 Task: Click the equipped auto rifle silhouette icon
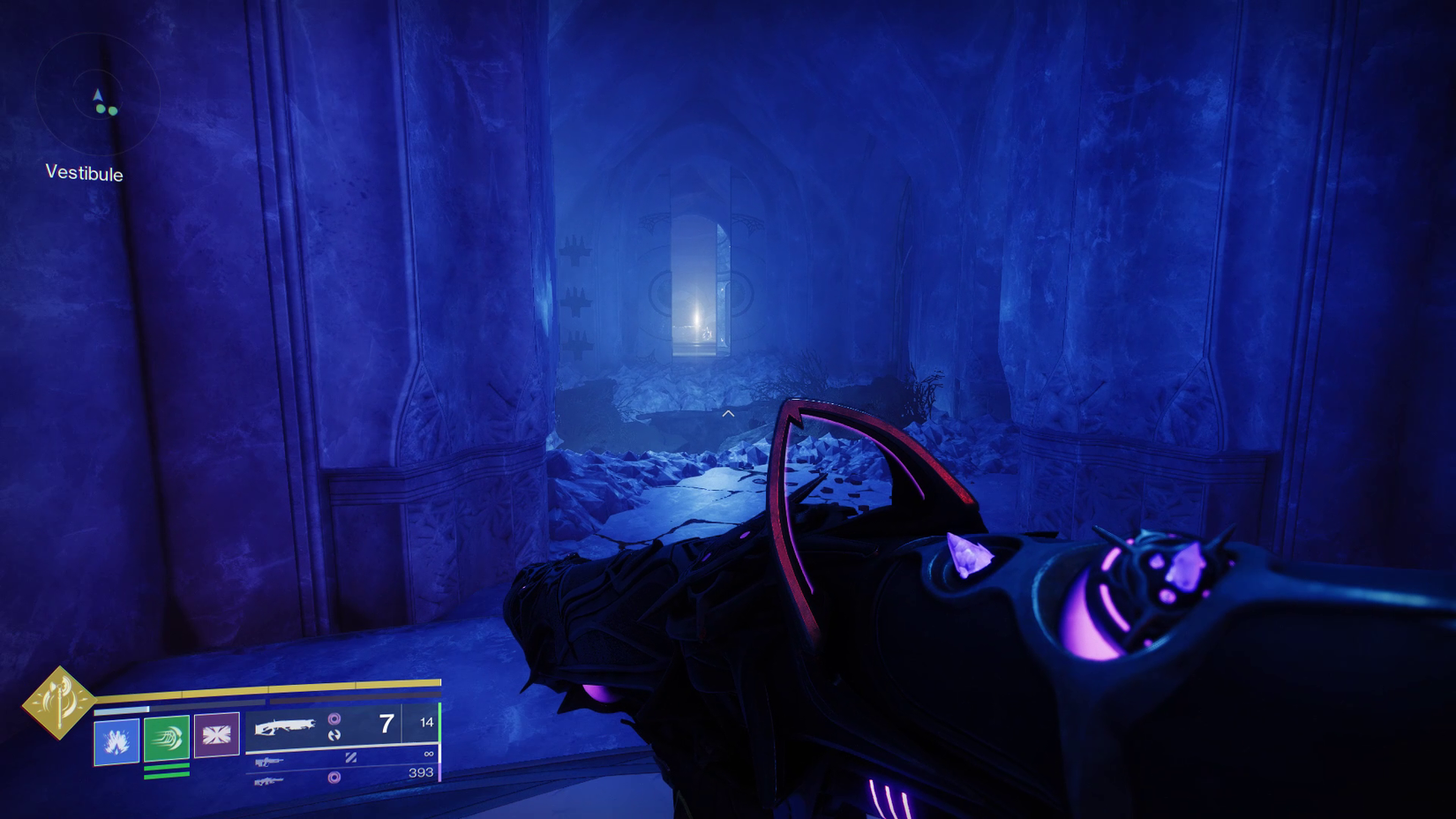pyautogui.click(x=286, y=726)
